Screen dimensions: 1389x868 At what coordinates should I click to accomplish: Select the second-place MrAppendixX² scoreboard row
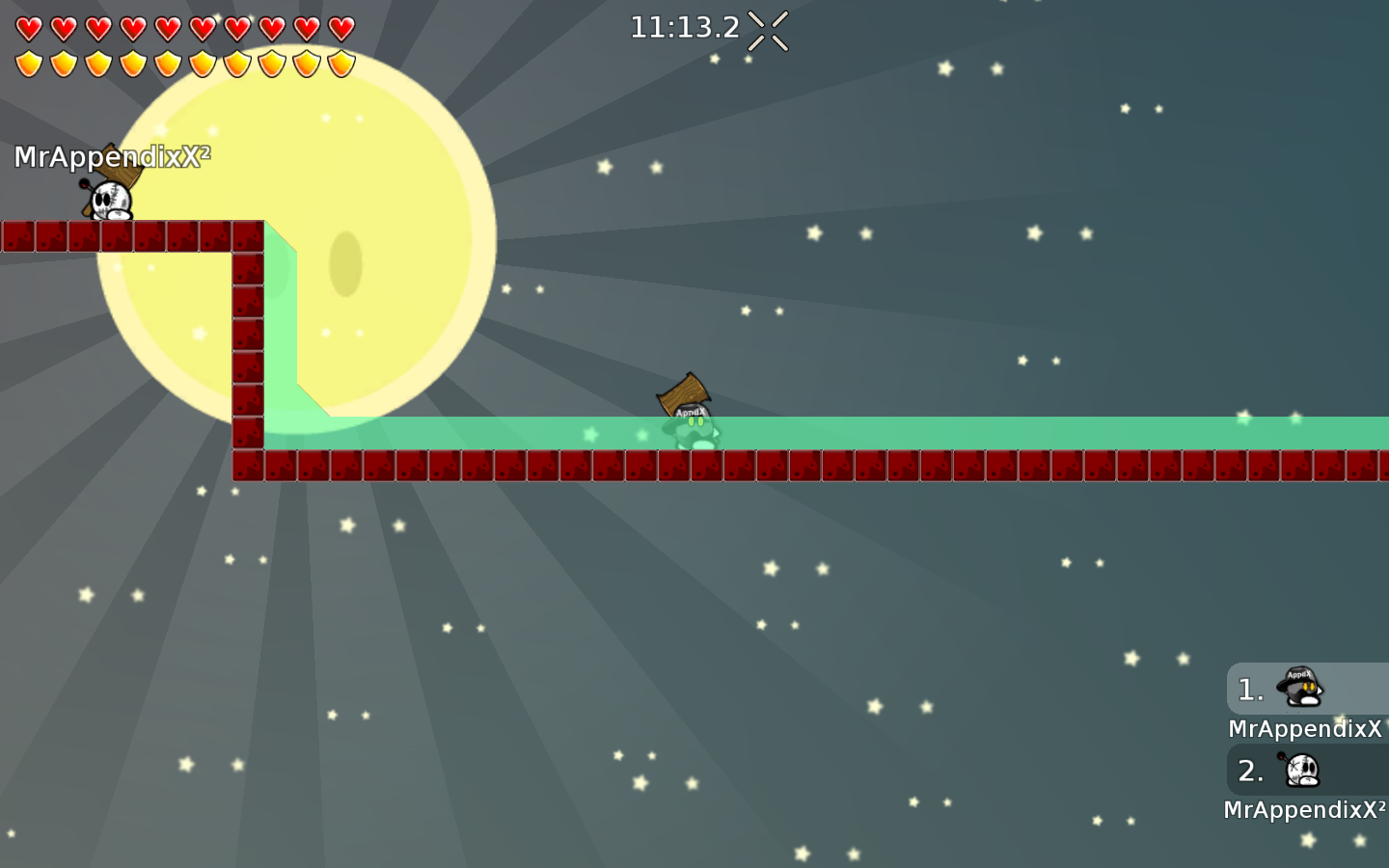[1307, 771]
